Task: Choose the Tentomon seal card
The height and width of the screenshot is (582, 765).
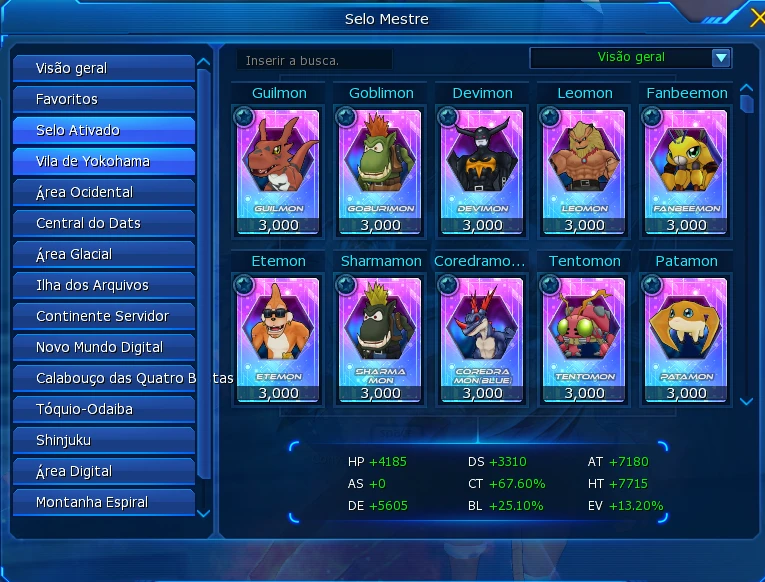Action: [x=584, y=333]
